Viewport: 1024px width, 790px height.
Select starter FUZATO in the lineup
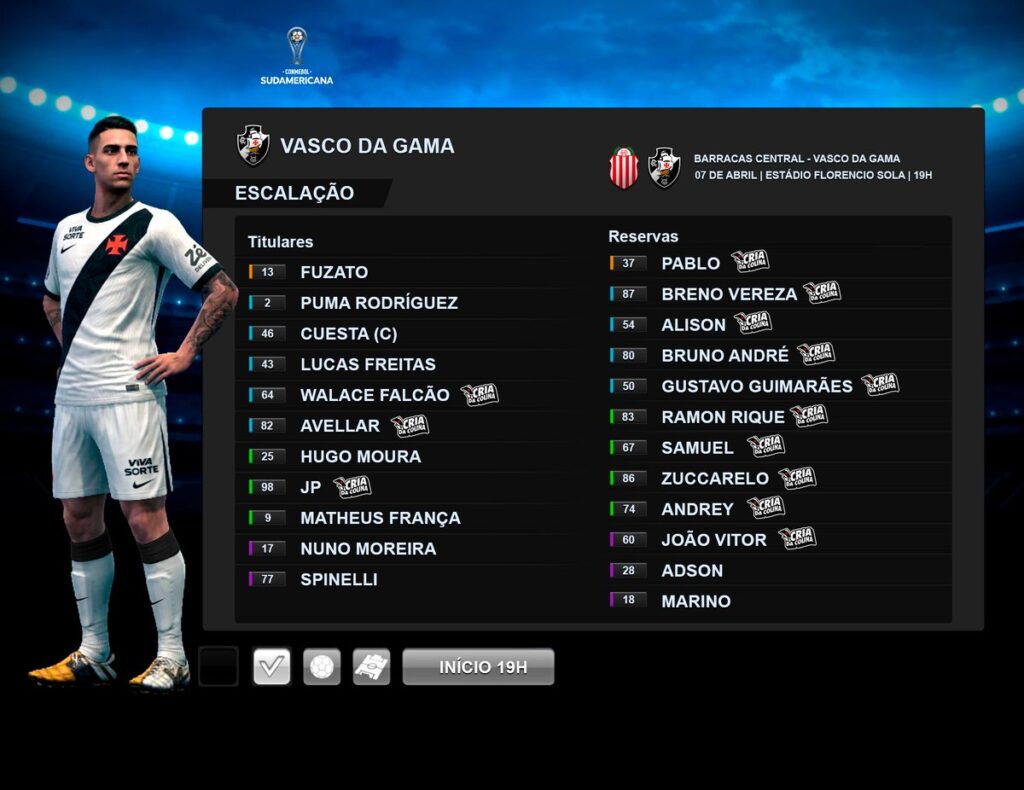(x=334, y=272)
